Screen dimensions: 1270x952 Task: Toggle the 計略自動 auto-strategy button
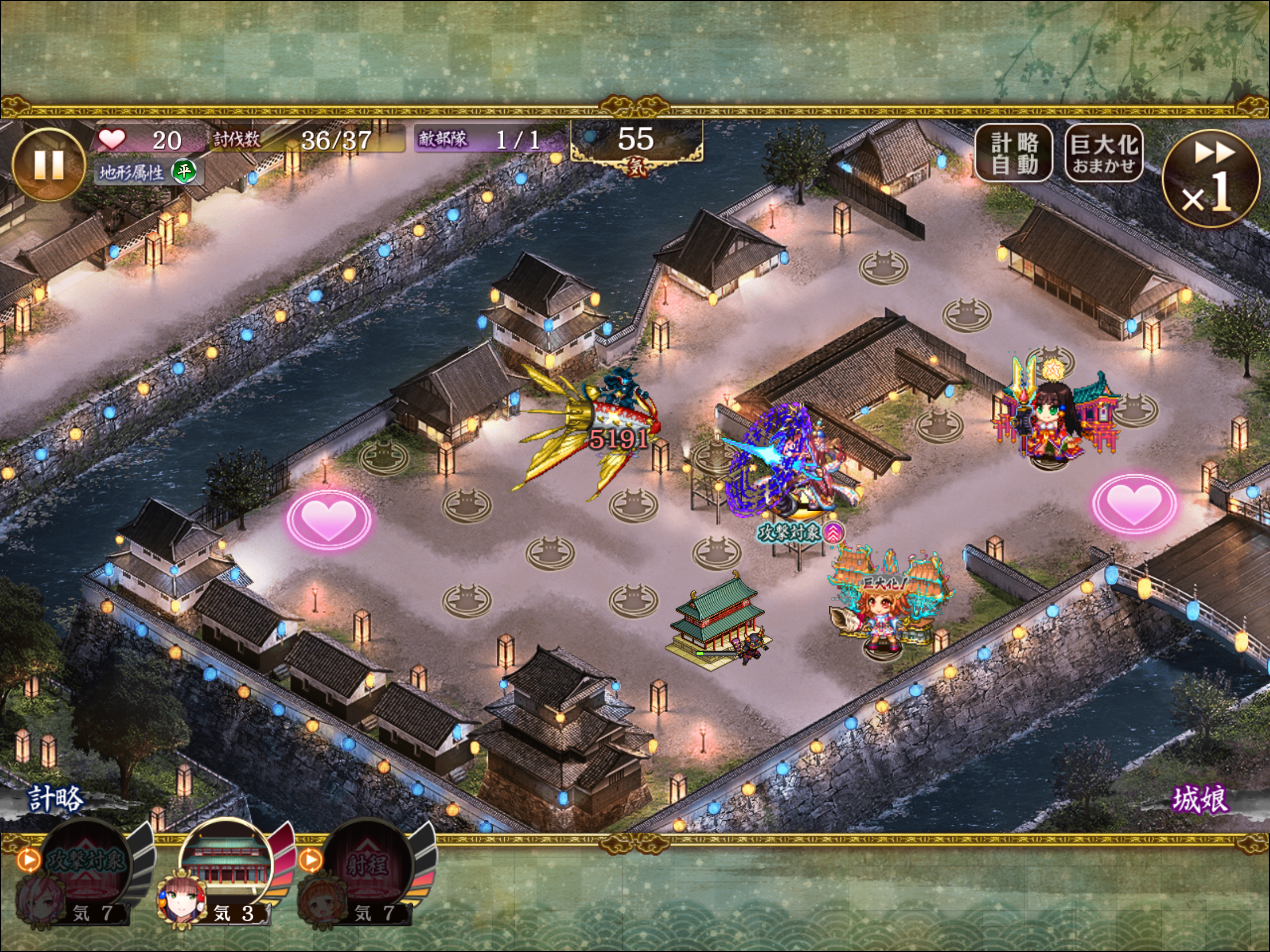(x=1014, y=153)
